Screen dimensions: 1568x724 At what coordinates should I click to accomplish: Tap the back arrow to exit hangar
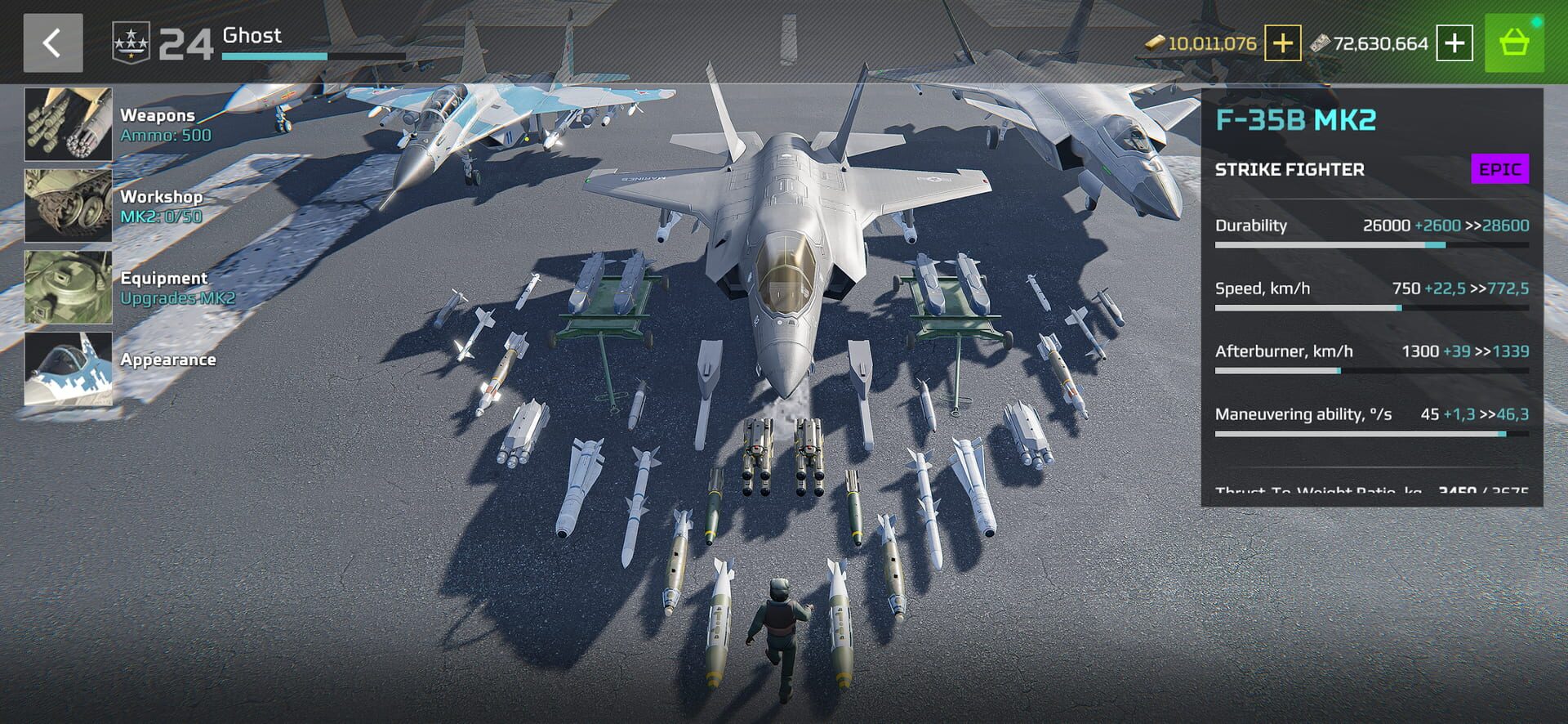click(54, 42)
